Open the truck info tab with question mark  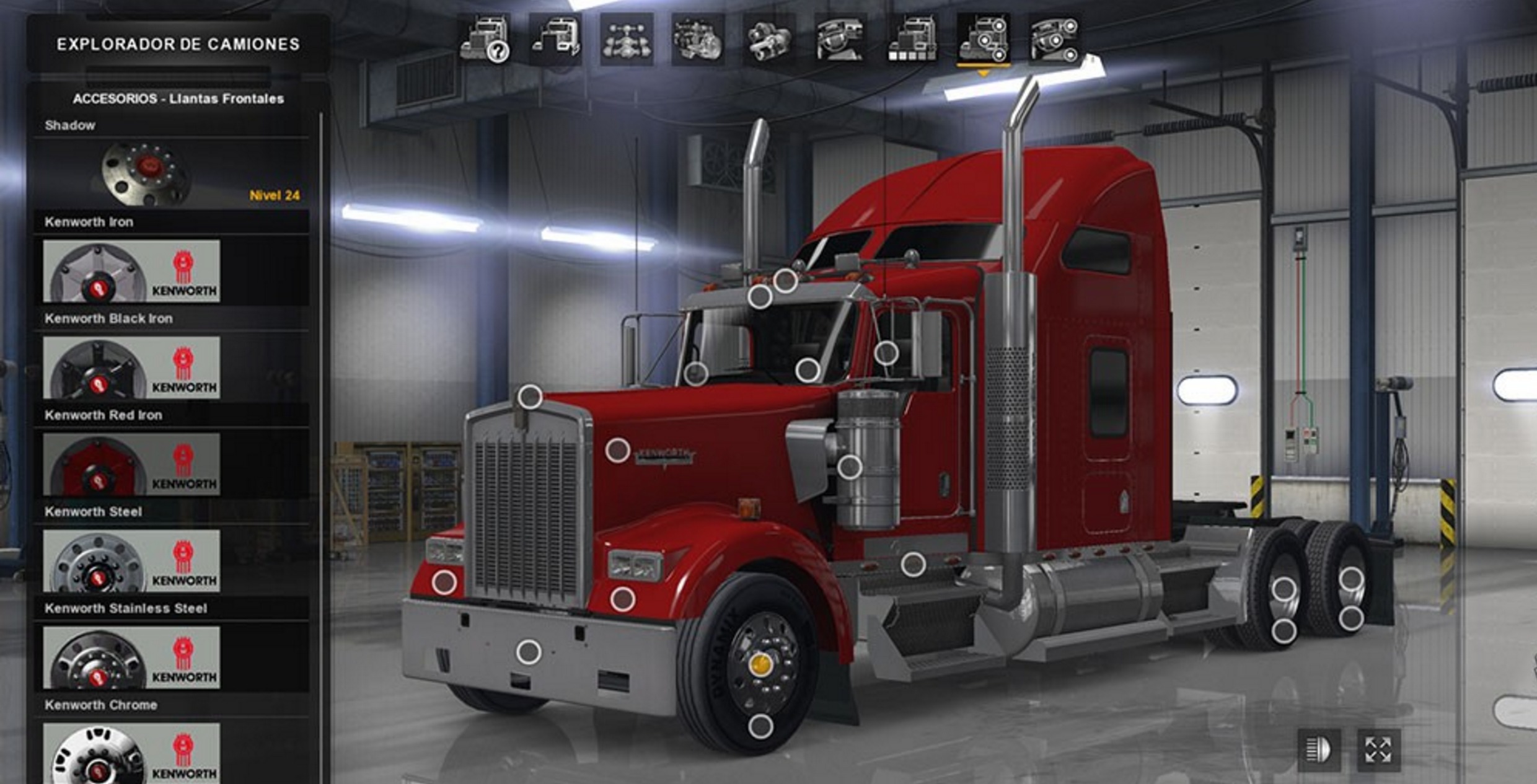pyautogui.click(x=485, y=40)
